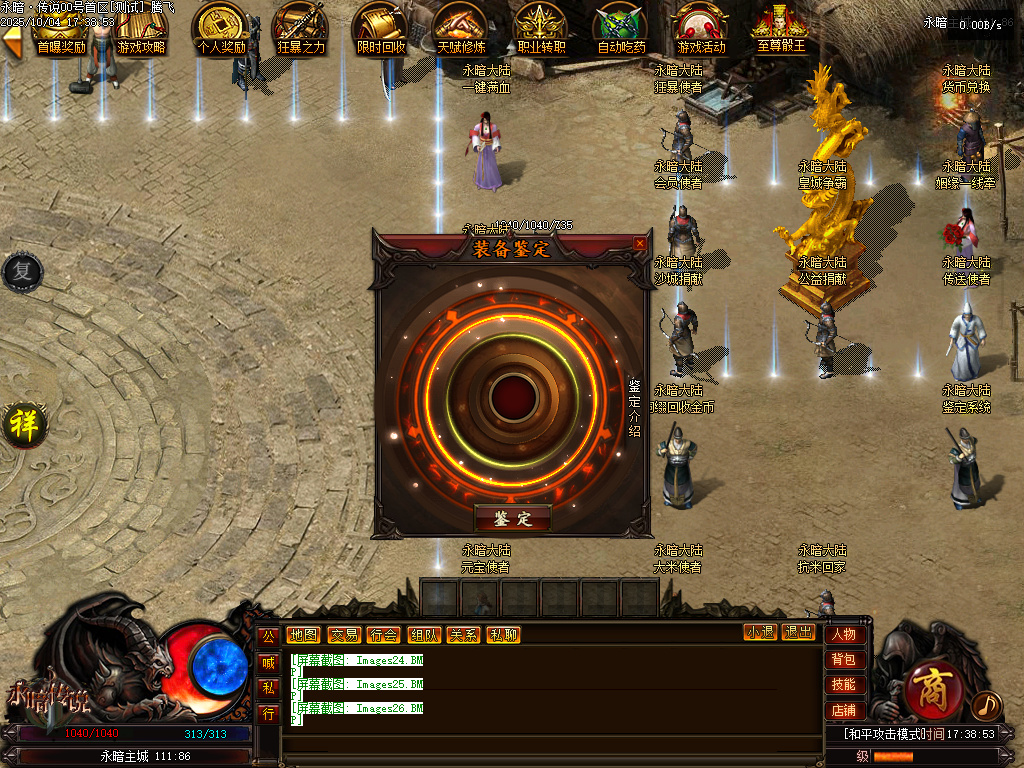The image size is (1024, 768).
Task: Open the 背包 inventory bag
Action: pos(843,659)
